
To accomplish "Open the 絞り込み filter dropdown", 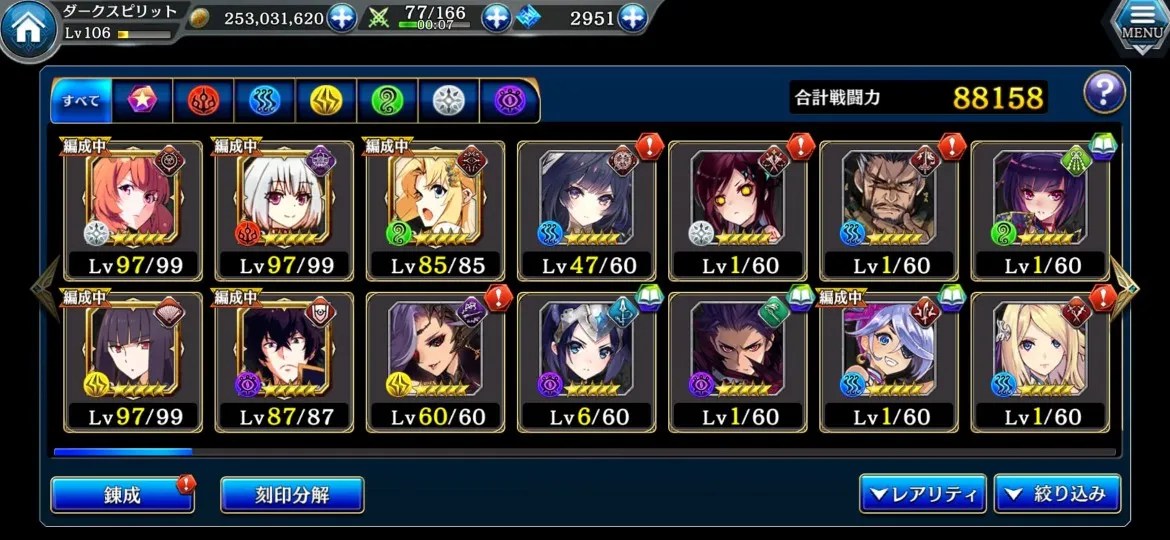I will click(x=1057, y=494).
